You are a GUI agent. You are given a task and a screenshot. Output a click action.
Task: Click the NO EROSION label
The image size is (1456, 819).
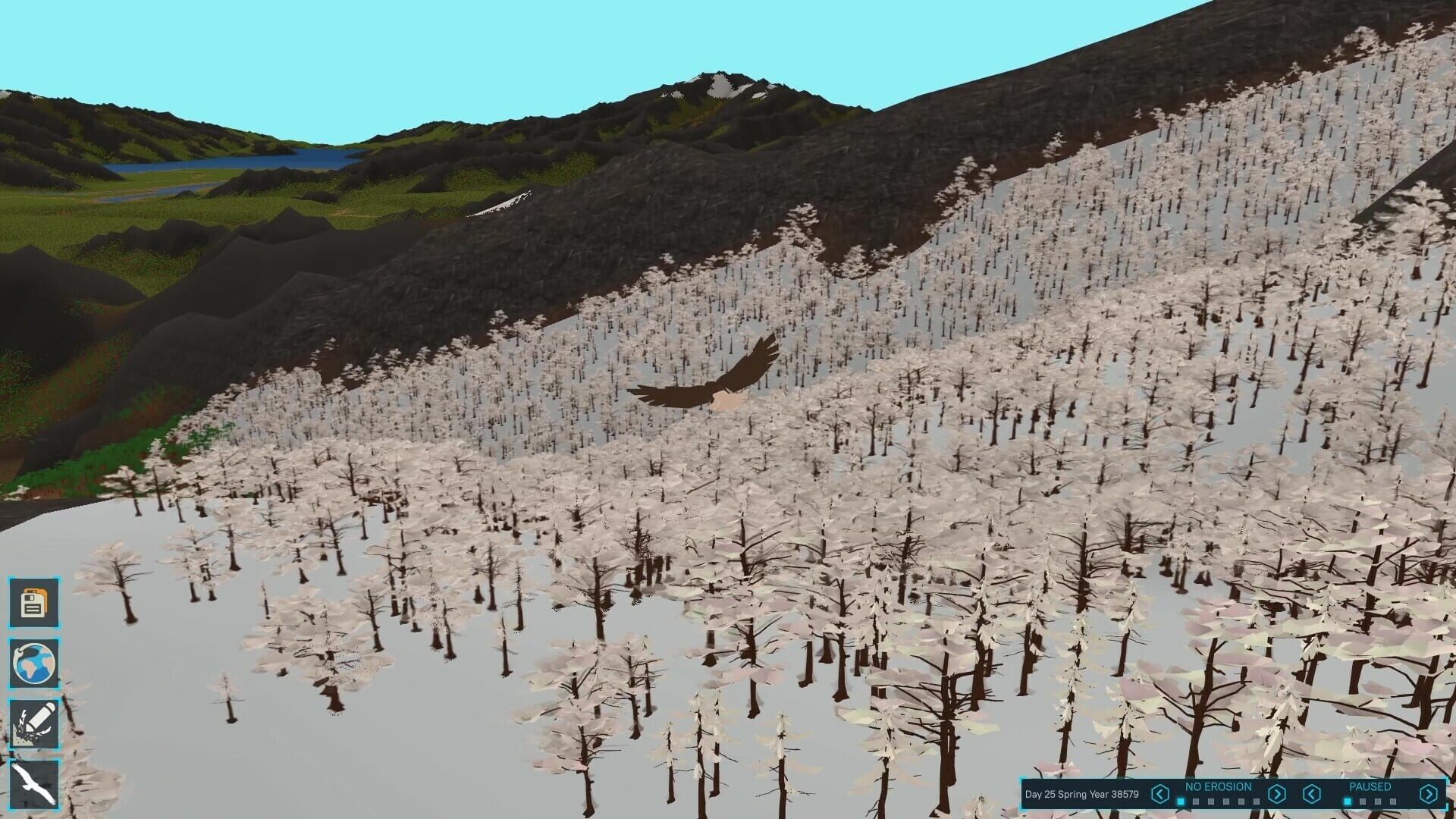tap(1218, 787)
